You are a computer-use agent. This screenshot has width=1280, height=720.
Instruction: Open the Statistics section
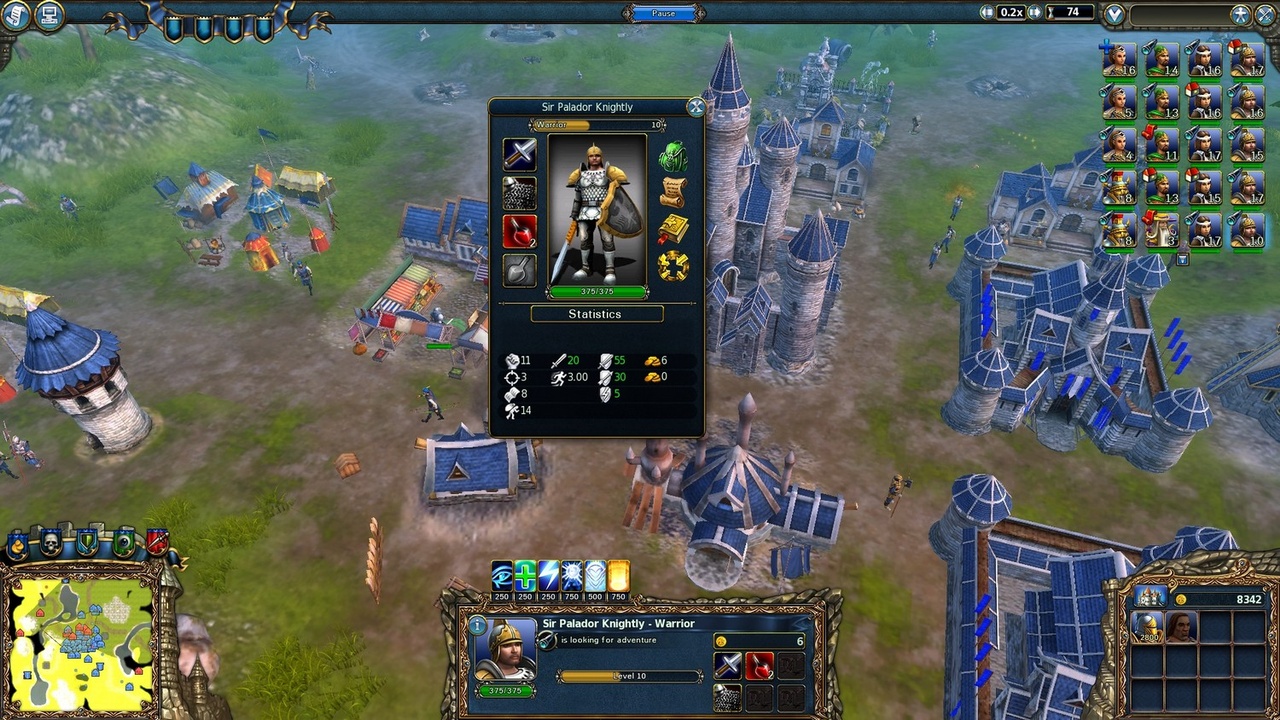point(597,314)
